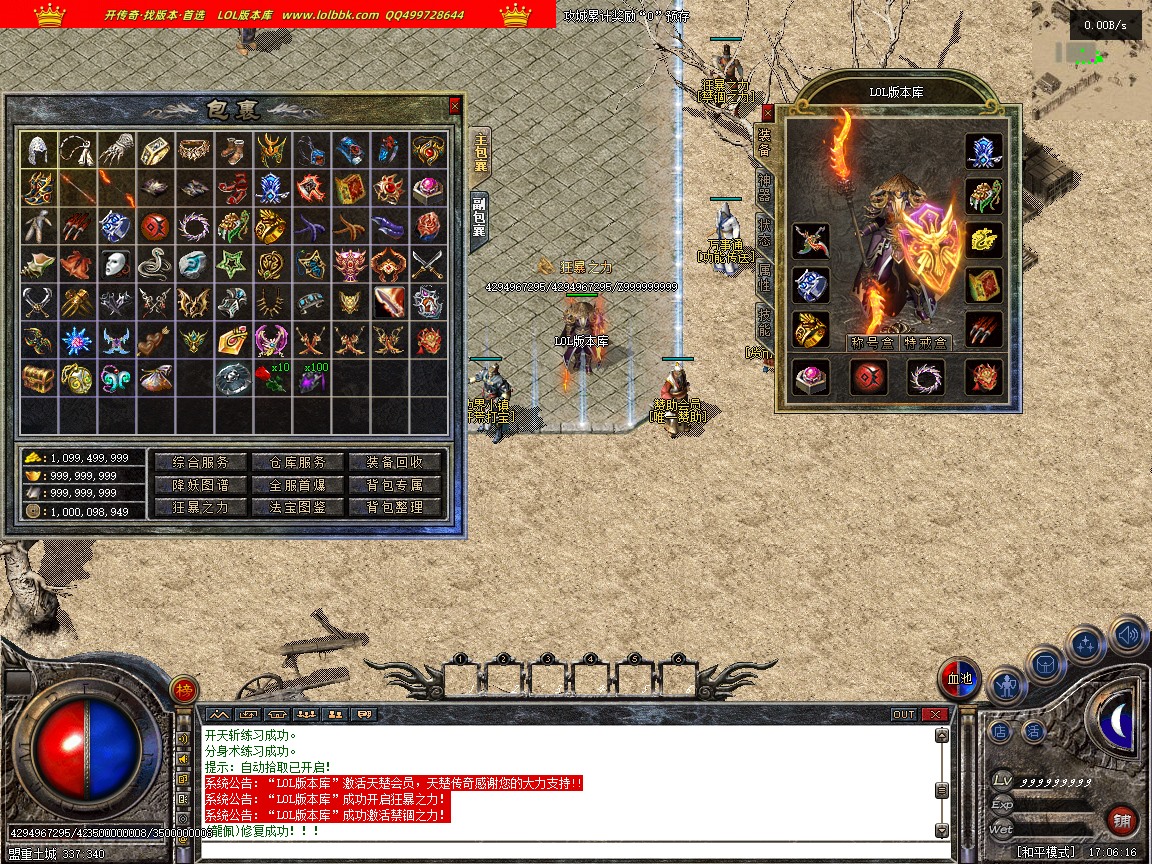The width and height of the screenshot is (1152, 864).
Task: Click the chat window OUT button
Action: tap(903, 714)
